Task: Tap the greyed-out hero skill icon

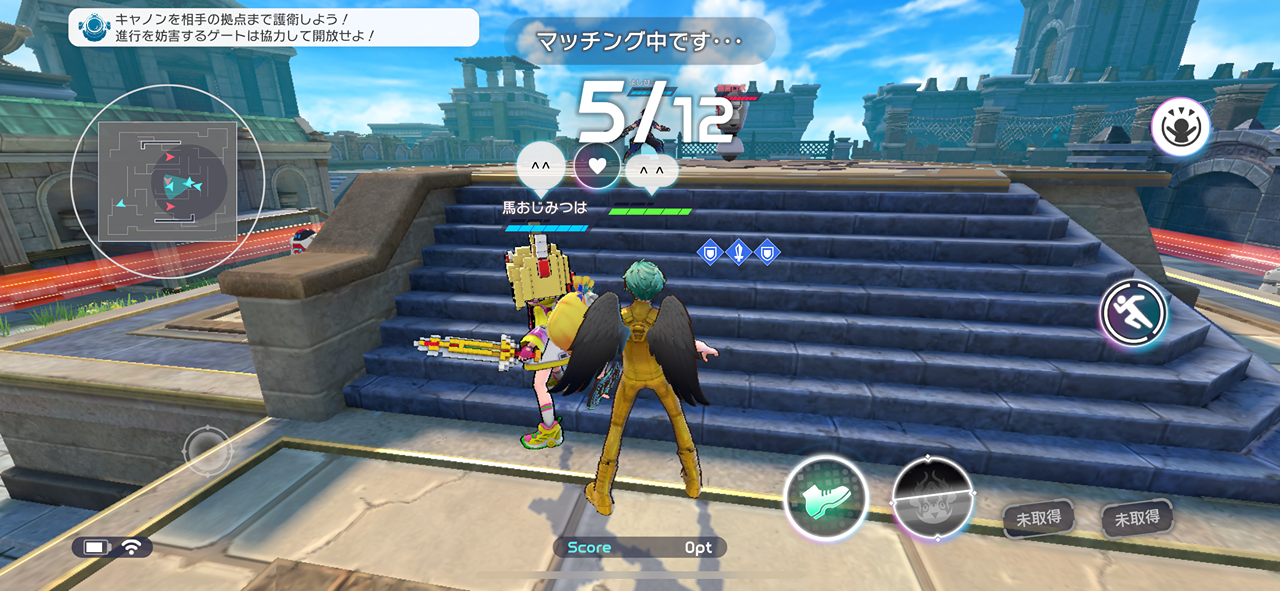Action: [x=934, y=499]
